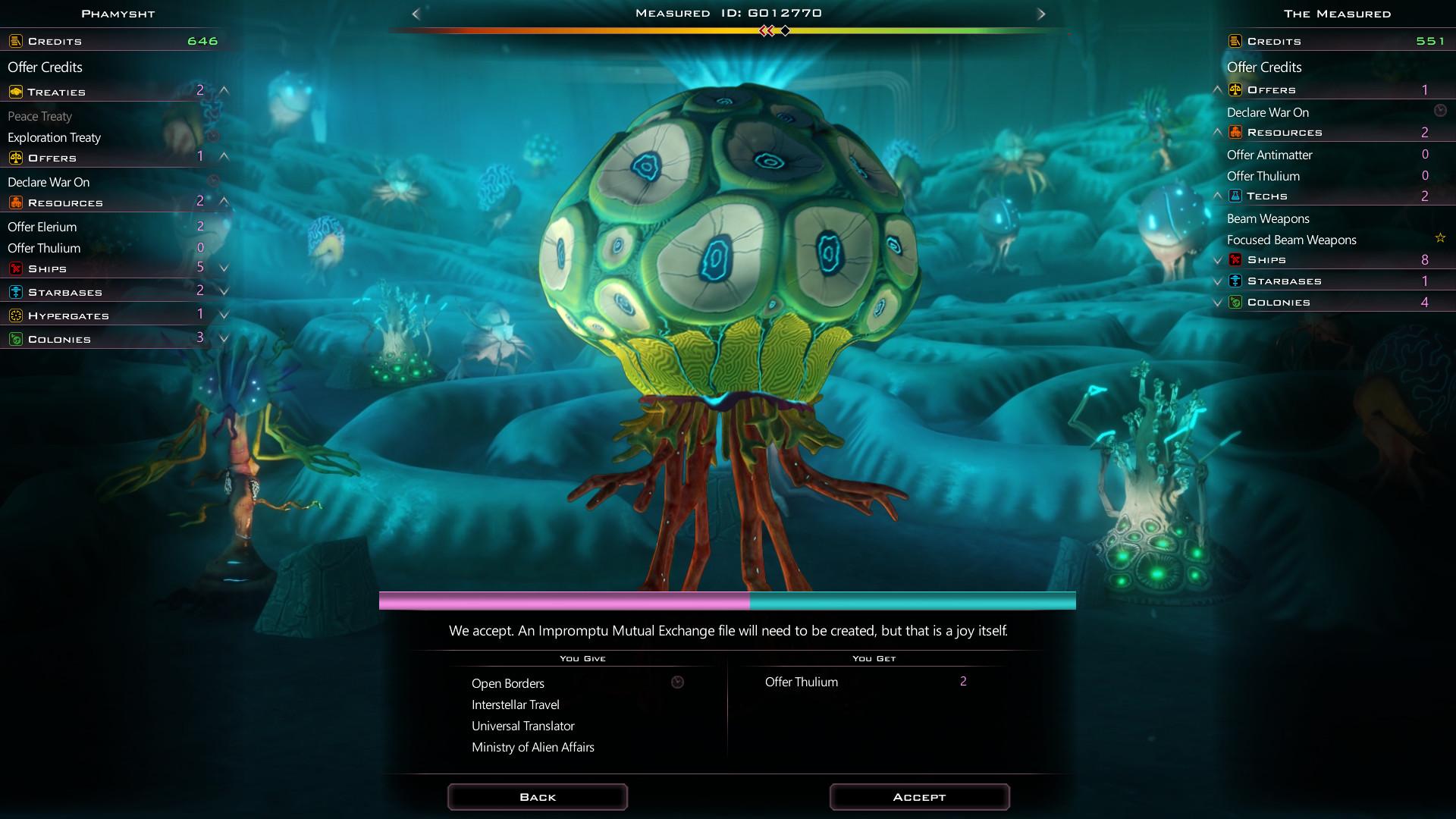The height and width of the screenshot is (819, 1456).
Task: Collapse the Treaties section on the left
Action: click(x=224, y=89)
